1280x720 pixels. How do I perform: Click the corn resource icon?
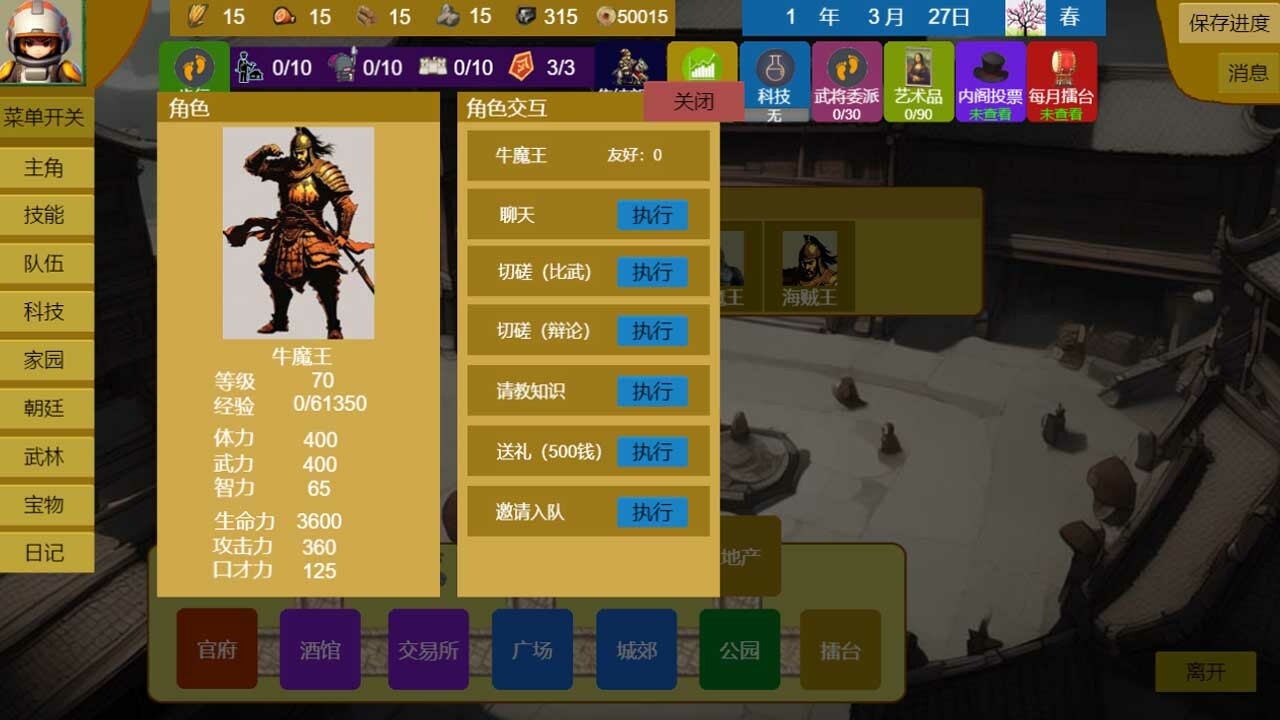pyautogui.click(x=197, y=16)
